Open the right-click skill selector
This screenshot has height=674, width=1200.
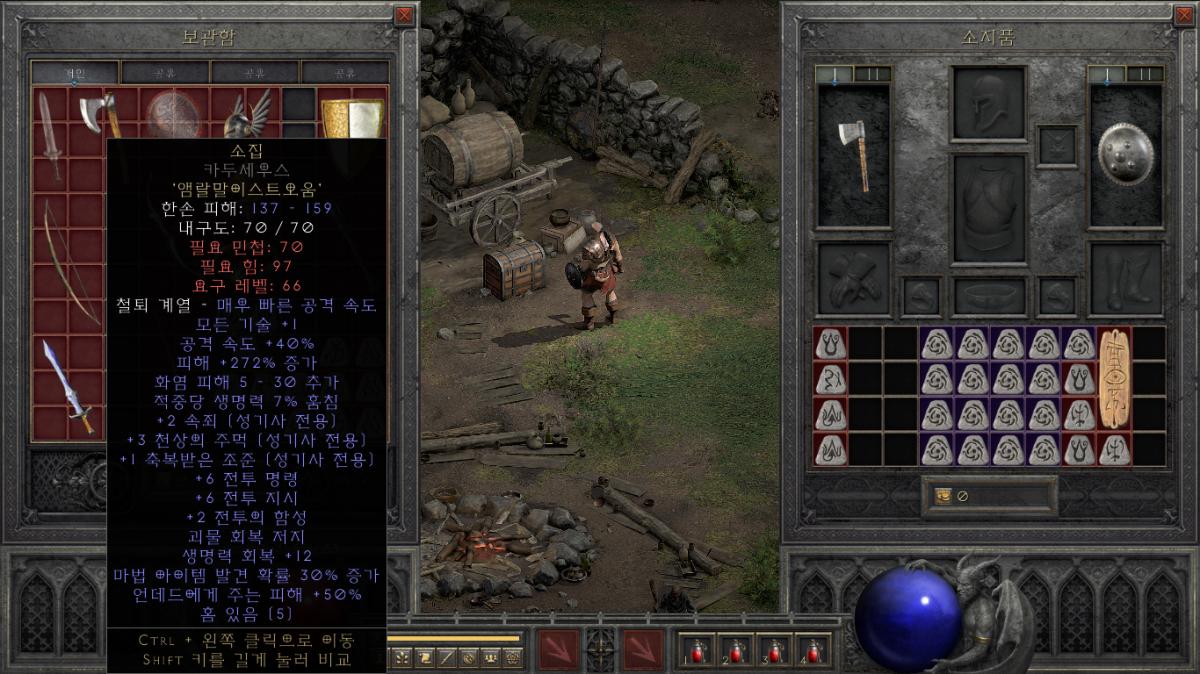(x=644, y=650)
